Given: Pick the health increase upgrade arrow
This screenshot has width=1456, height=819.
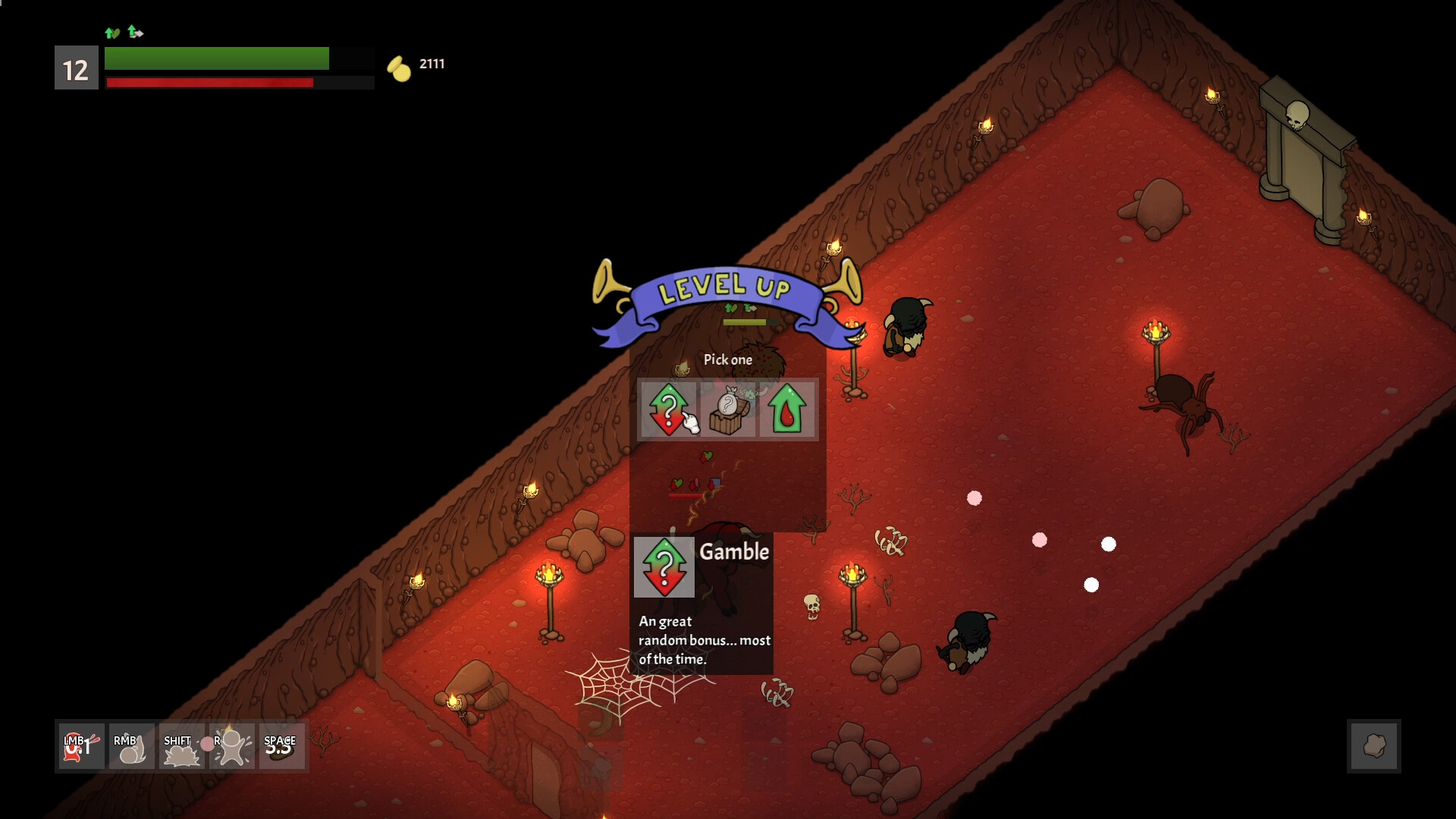Looking at the screenshot, I should [786, 409].
